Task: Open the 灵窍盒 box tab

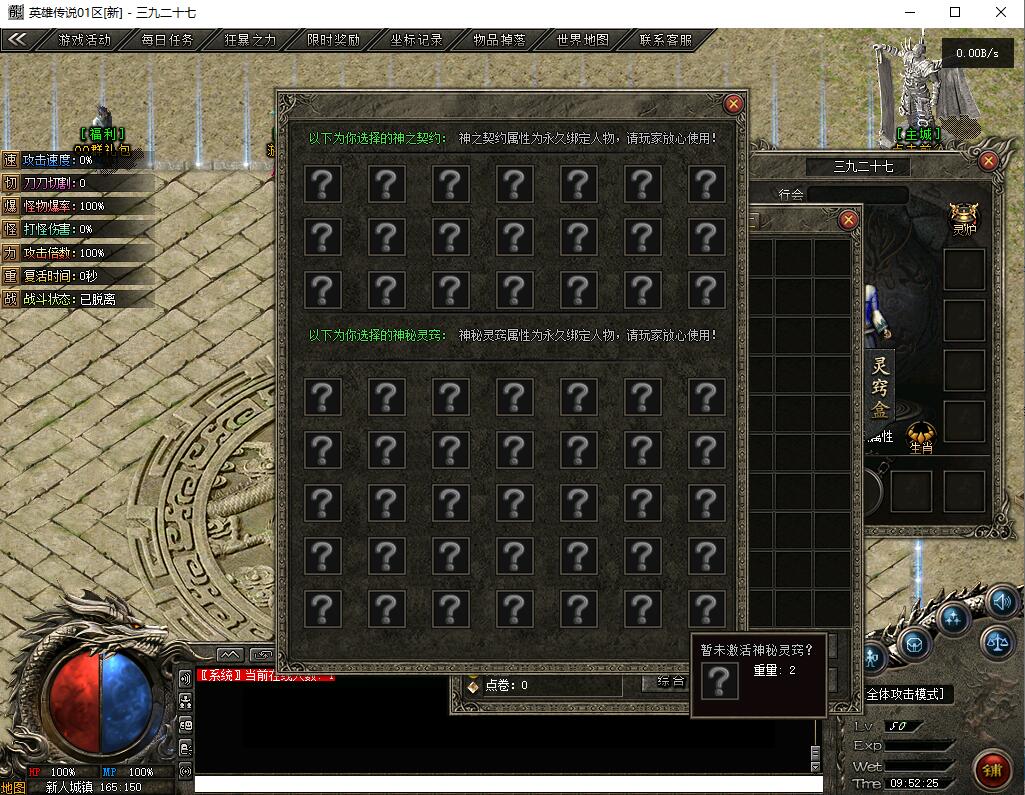Action: click(x=880, y=388)
